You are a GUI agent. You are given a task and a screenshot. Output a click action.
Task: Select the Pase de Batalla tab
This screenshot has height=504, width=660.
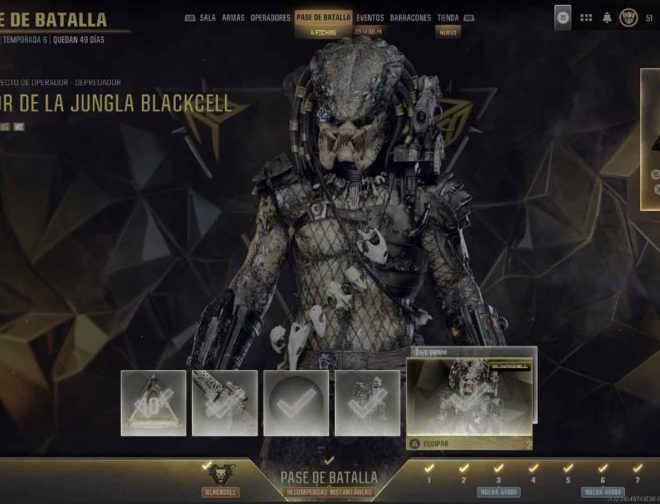pos(324,18)
